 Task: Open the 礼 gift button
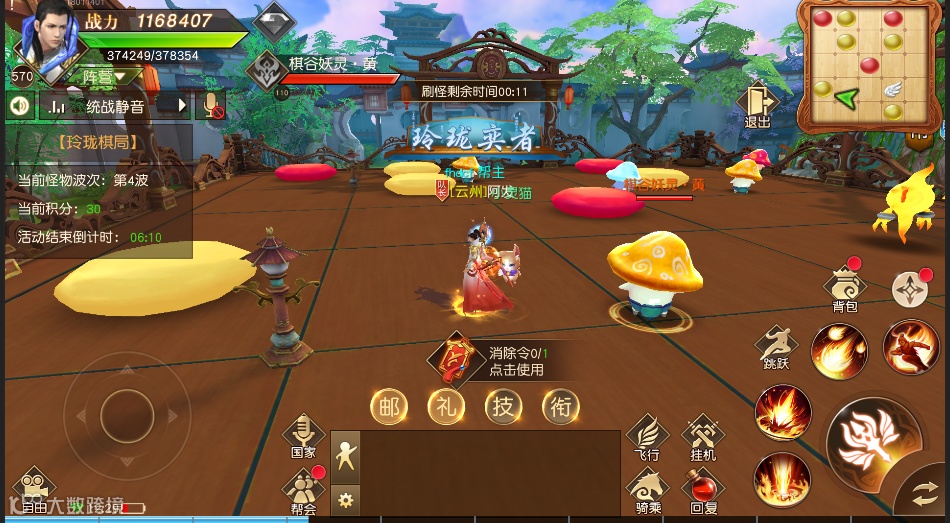(447, 406)
